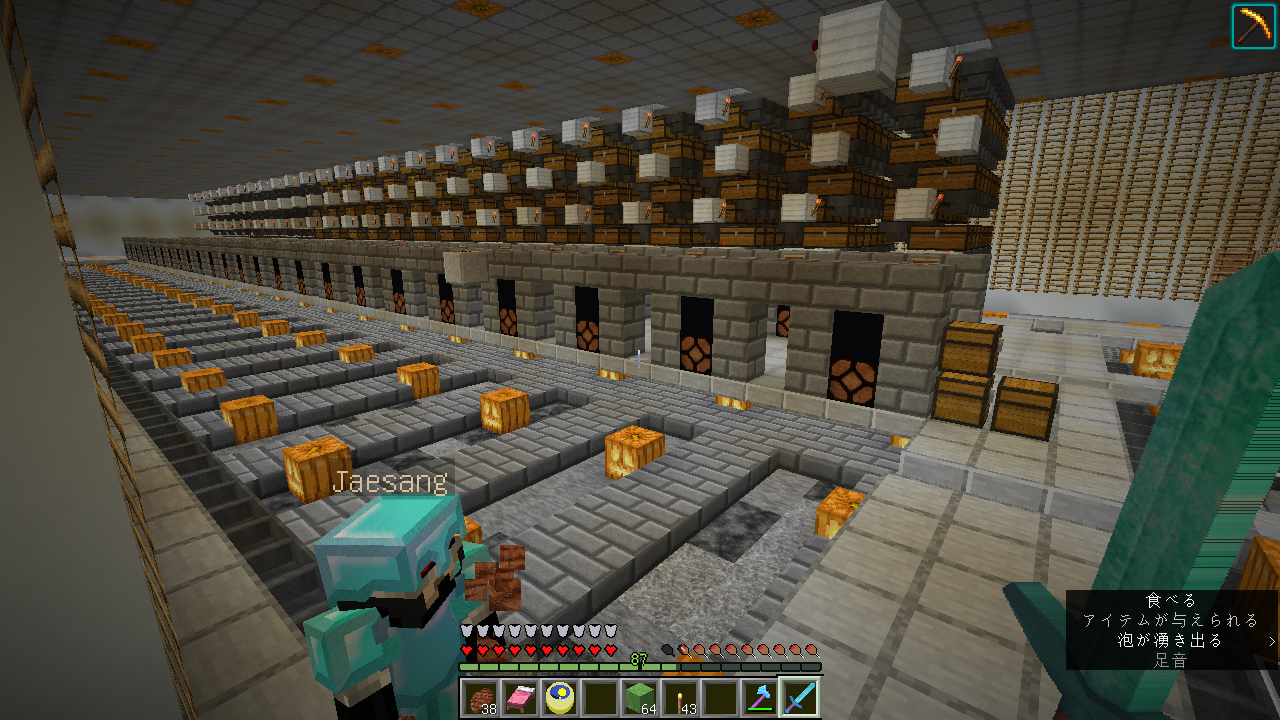Equip the diamond axe from hotbar
The height and width of the screenshot is (720, 1280).
point(760,697)
